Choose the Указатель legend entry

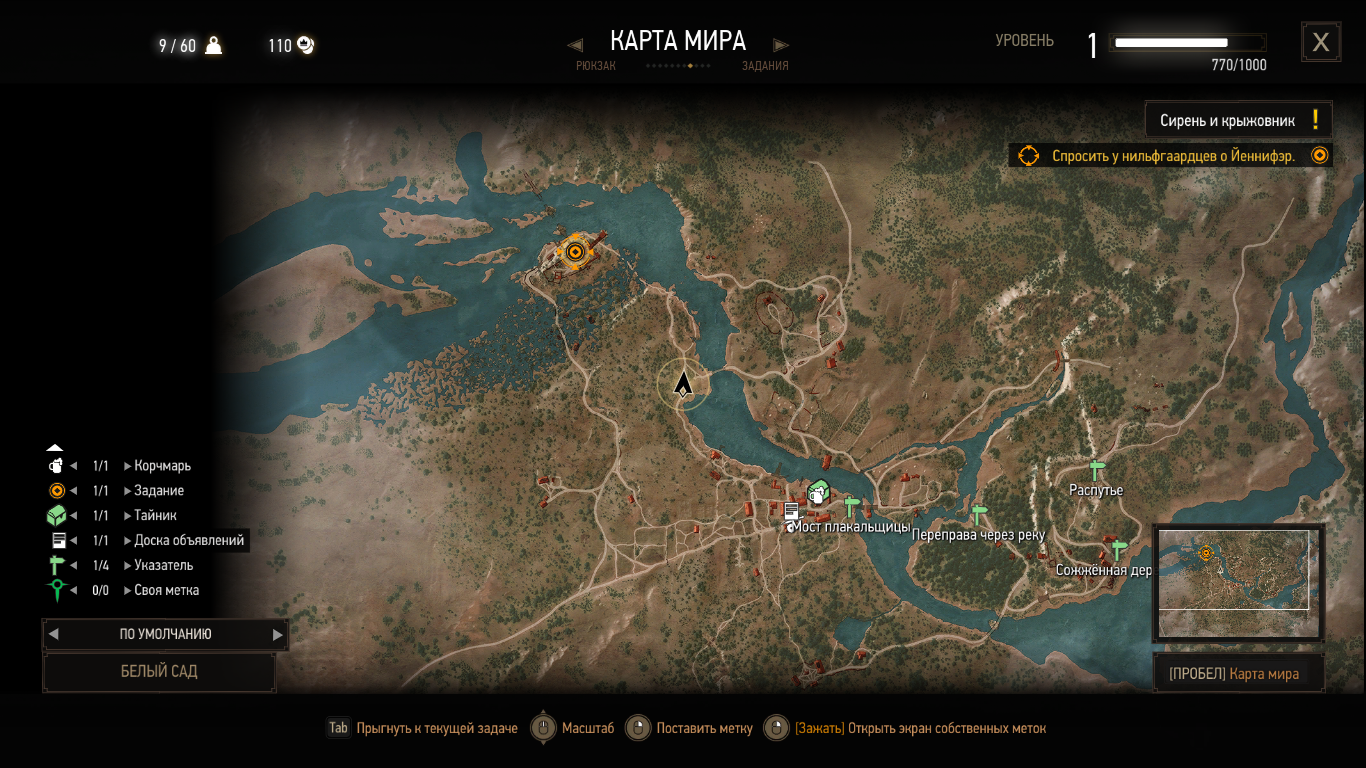coord(163,566)
